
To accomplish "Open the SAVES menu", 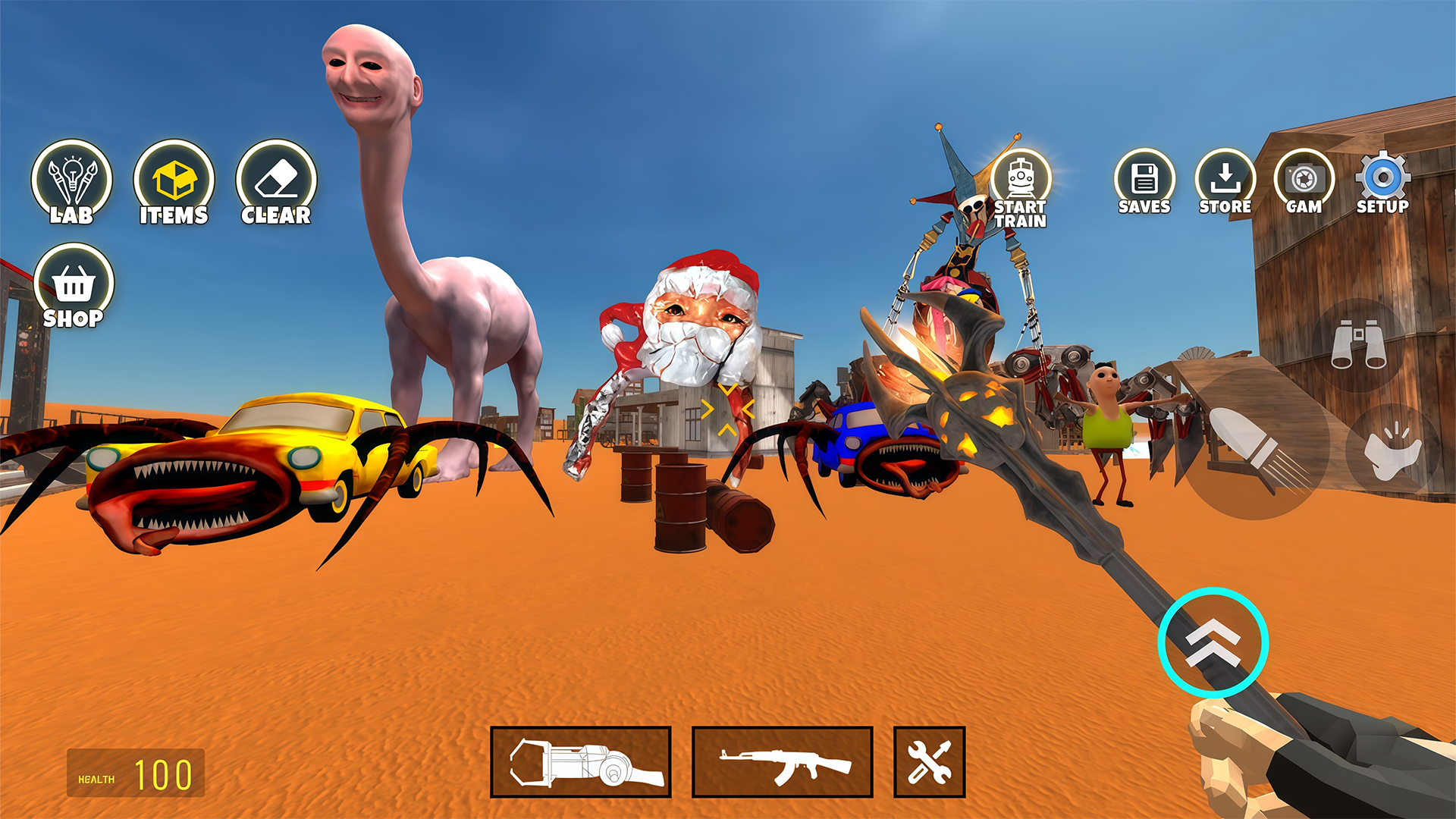I will click(1144, 183).
